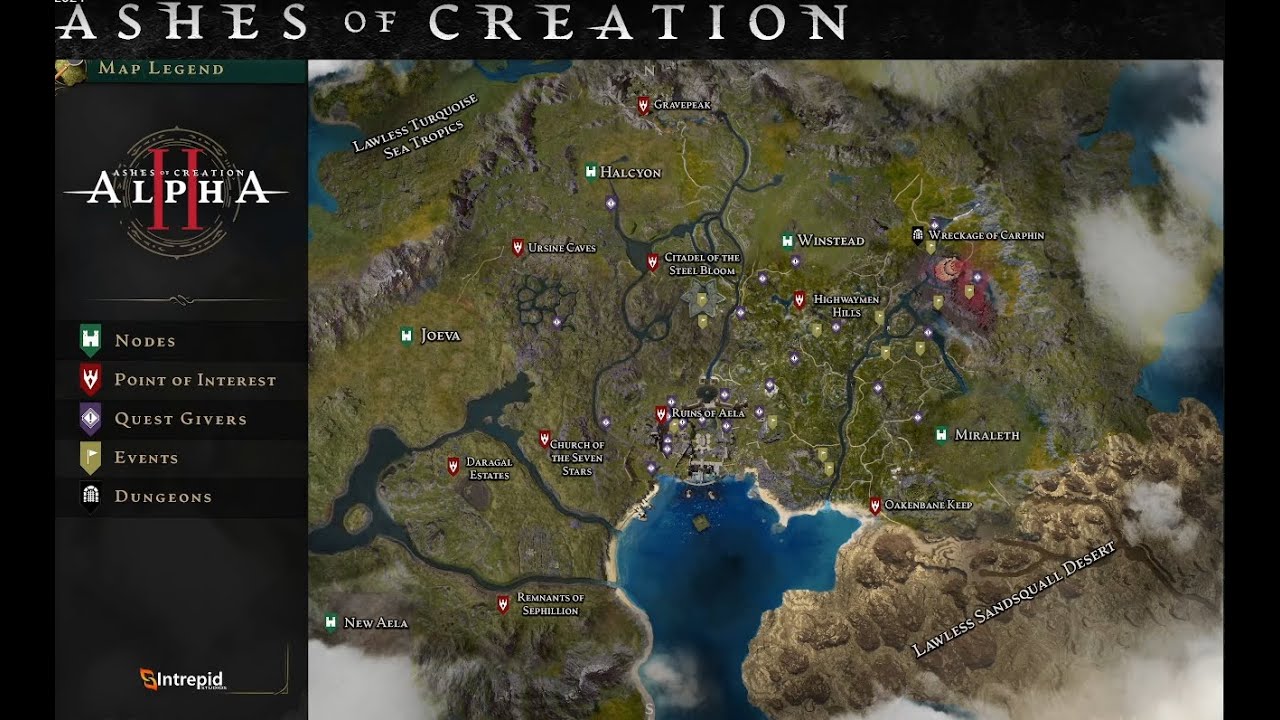Toggle Point of Interest markers in the legend
1280x720 pixels.
[x=90, y=379]
